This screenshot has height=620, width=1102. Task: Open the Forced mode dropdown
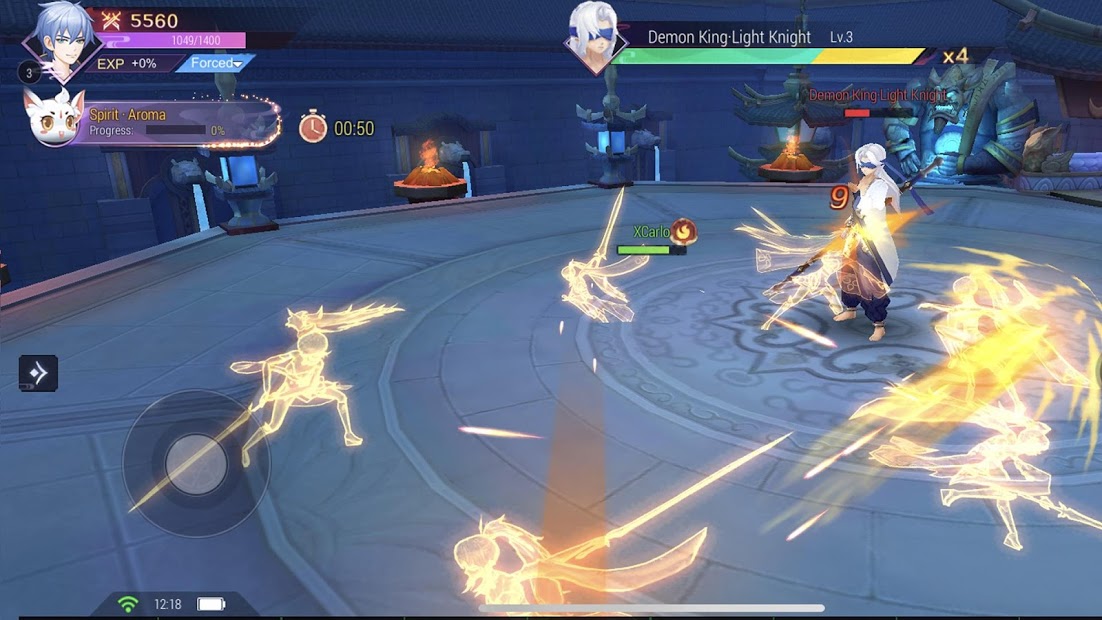216,63
